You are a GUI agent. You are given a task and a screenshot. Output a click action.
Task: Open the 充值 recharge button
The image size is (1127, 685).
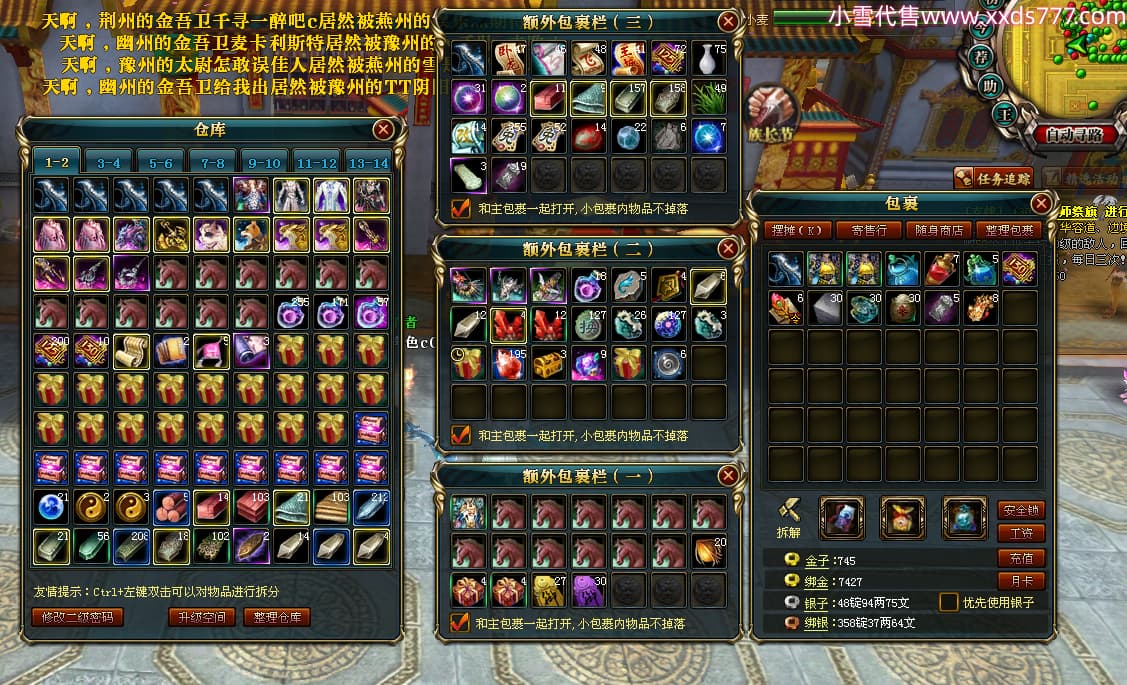click(x=1021, y=557)
